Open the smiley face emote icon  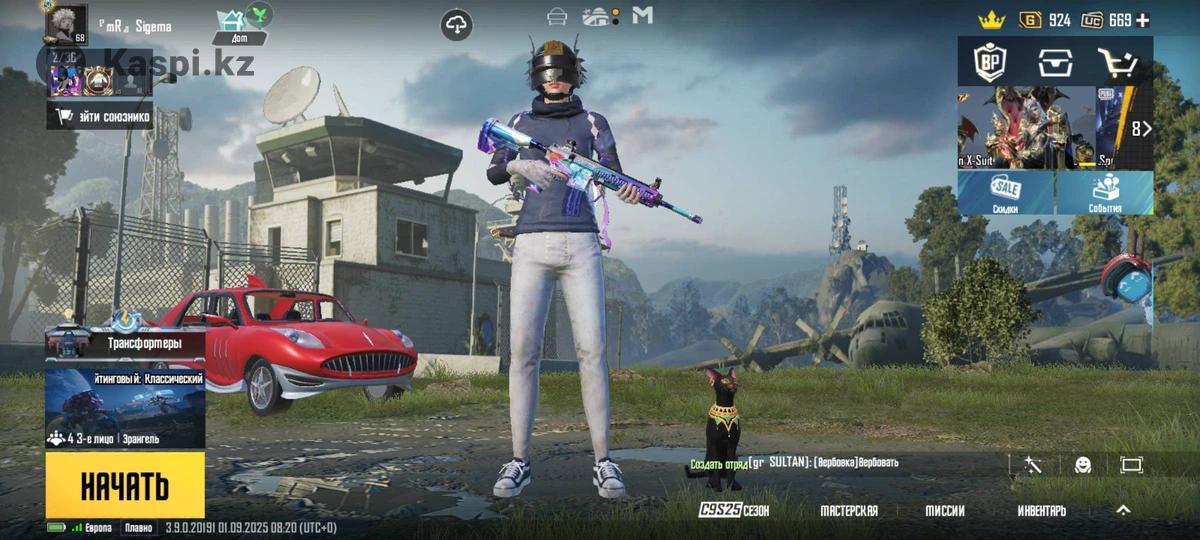(1083, 465)
